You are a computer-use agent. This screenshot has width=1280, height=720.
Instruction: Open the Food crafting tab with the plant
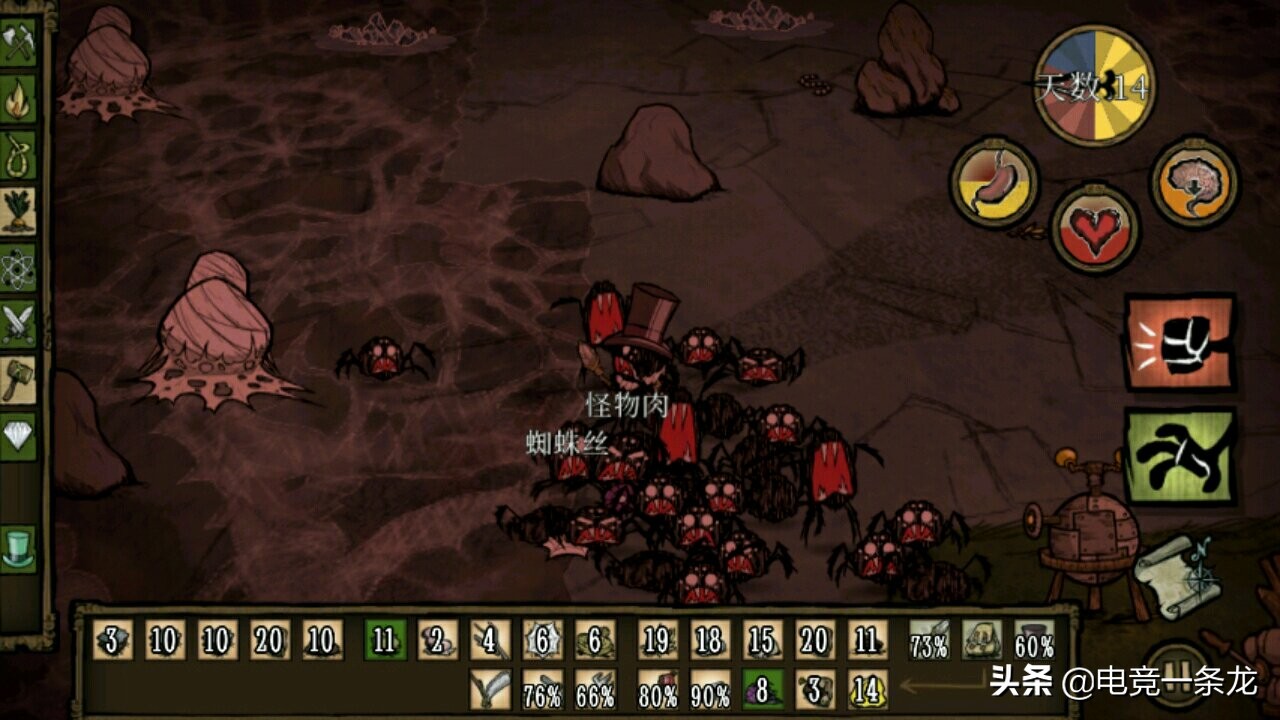18,210
